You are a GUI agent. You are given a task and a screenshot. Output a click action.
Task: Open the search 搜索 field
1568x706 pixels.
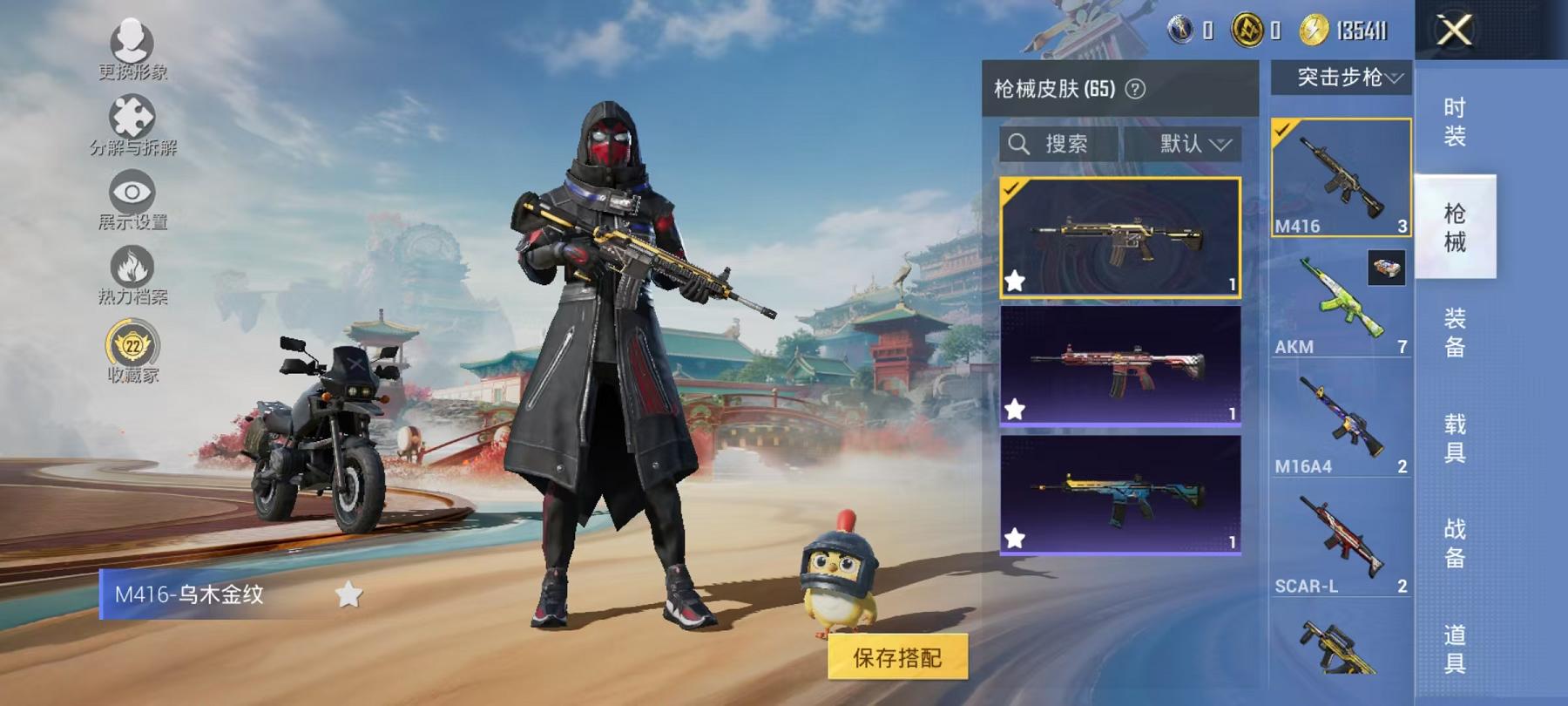coord(1057,144)
